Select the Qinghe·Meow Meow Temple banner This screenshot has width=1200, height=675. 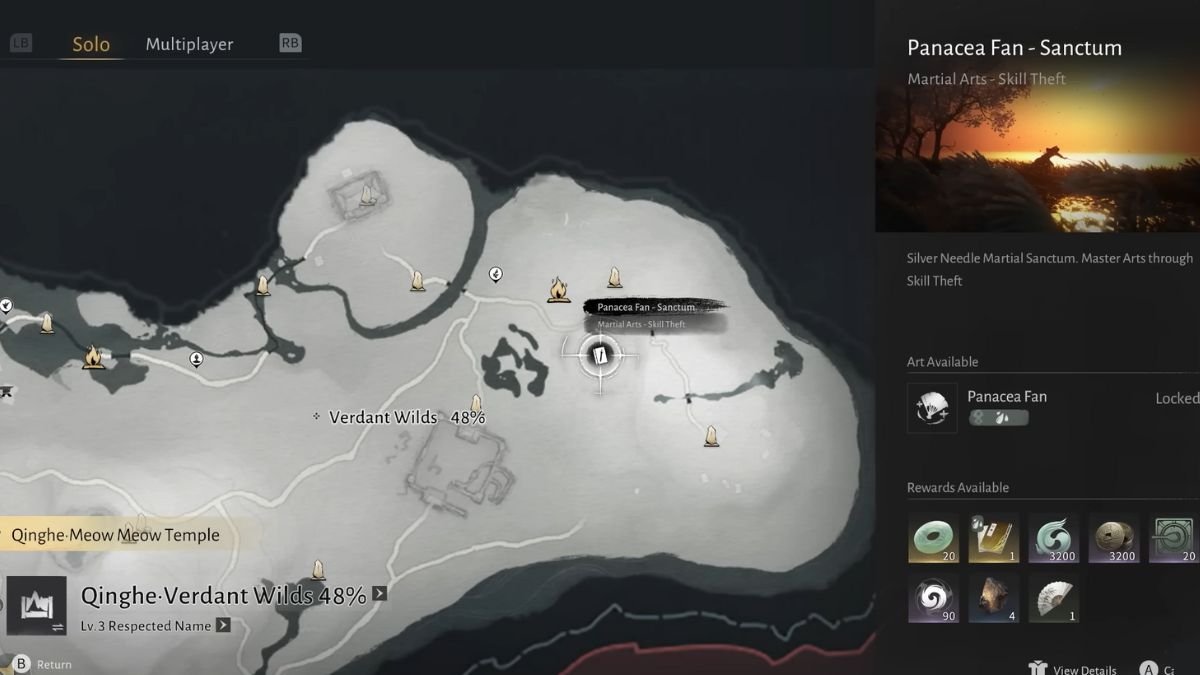(115, 535)
